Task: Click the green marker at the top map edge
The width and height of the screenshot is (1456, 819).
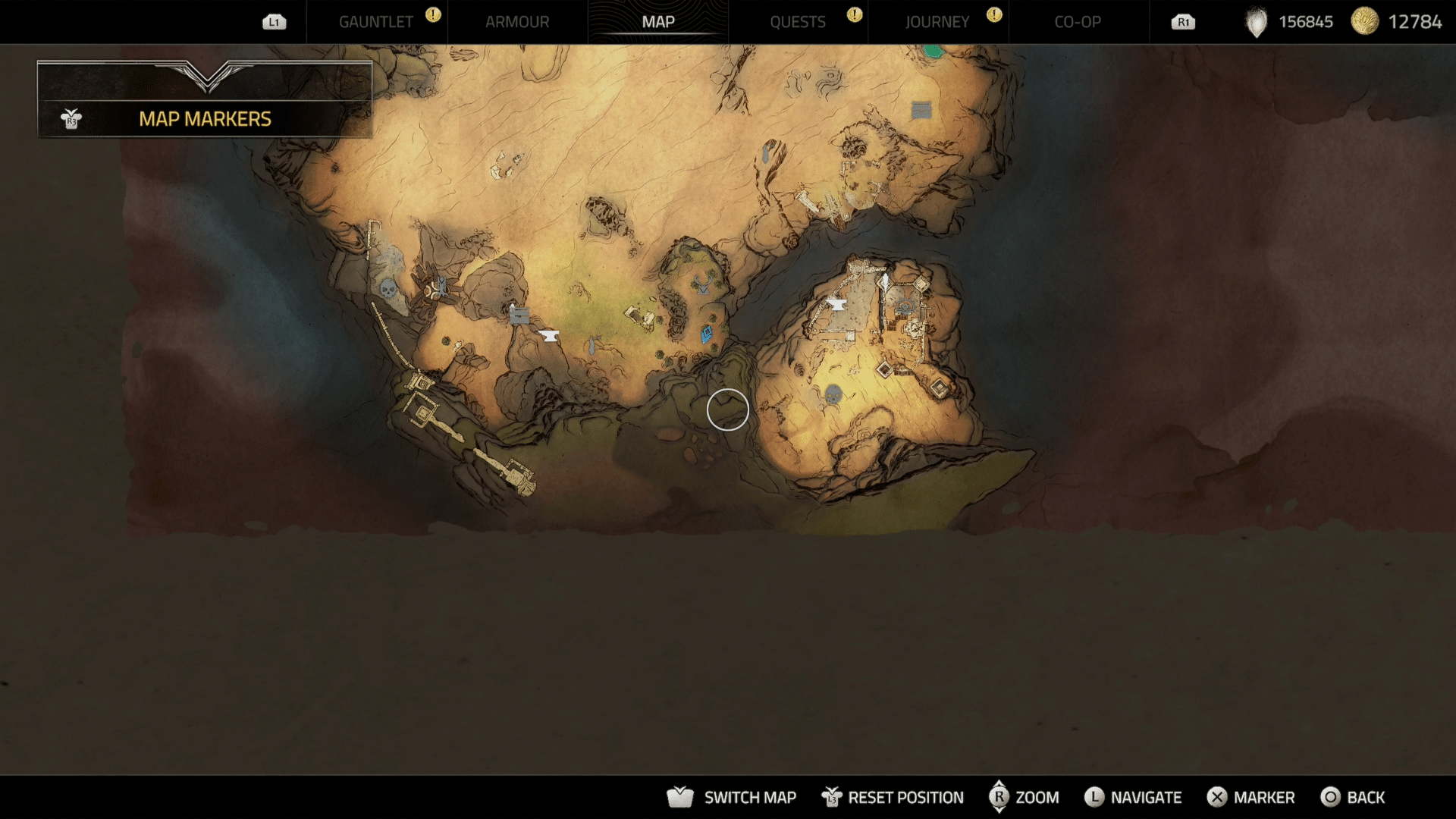Action: 934,52
